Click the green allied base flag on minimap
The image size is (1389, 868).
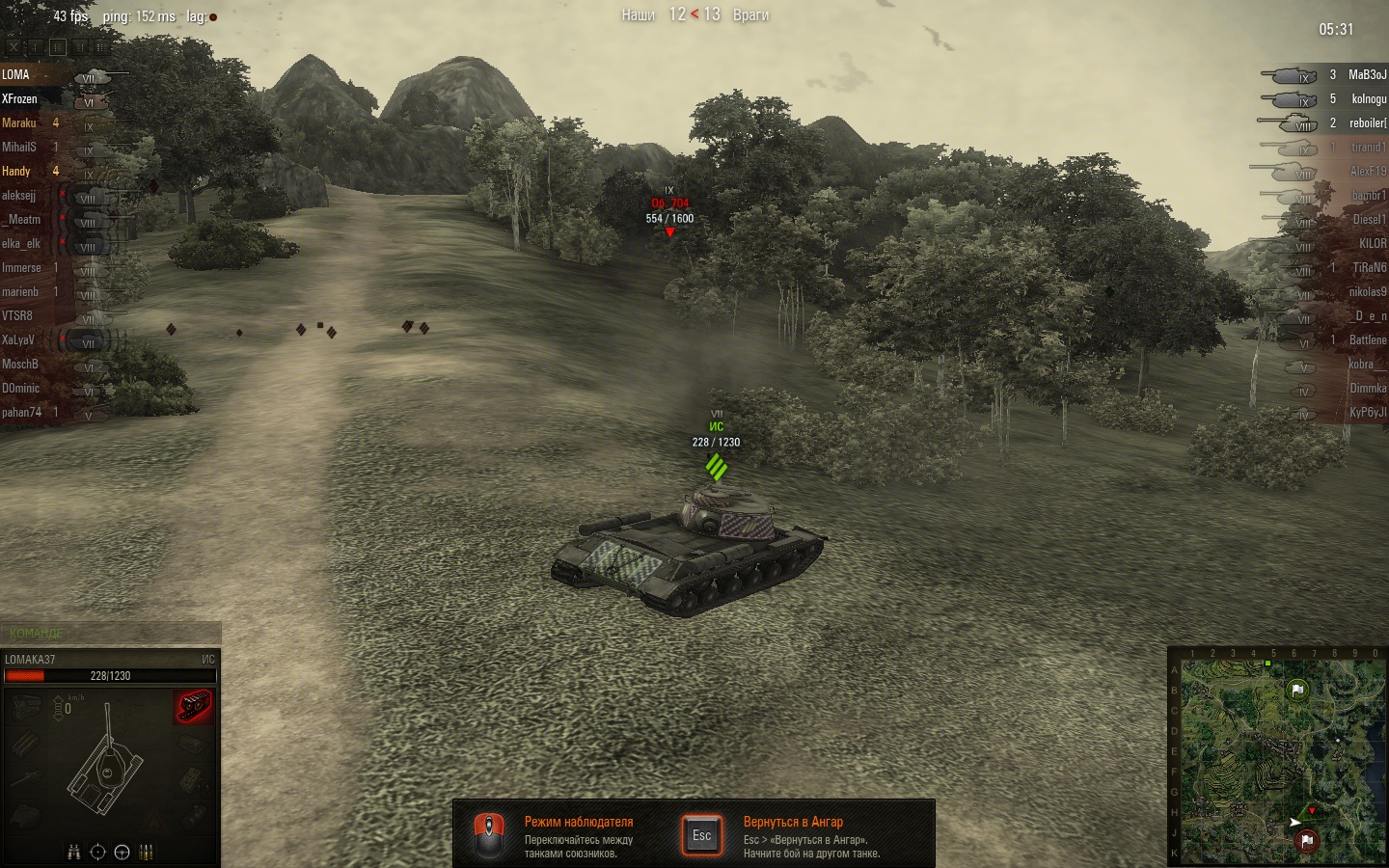tap(1297, 689)
